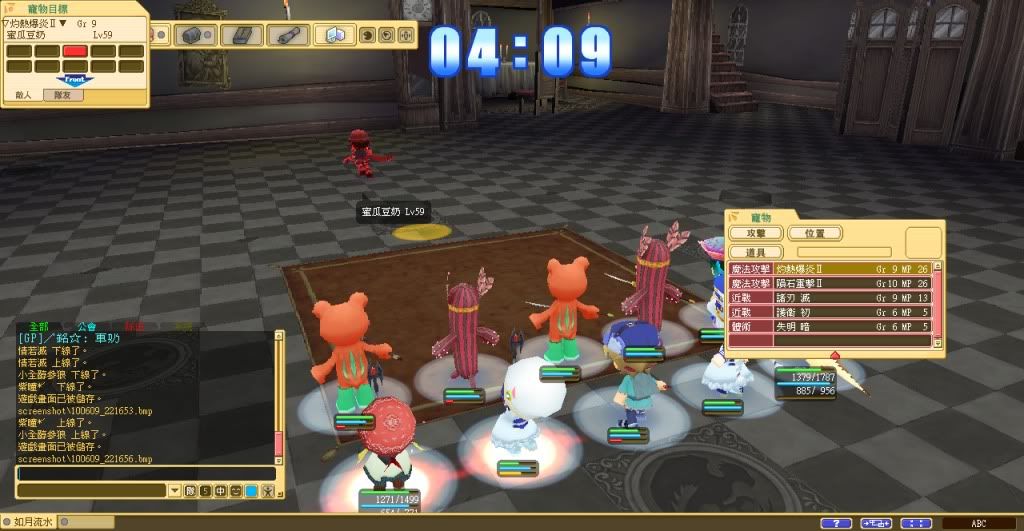Select the red highlighted target slot
Viewport: 1024px width, 531px height.
[x=75, y=50]
